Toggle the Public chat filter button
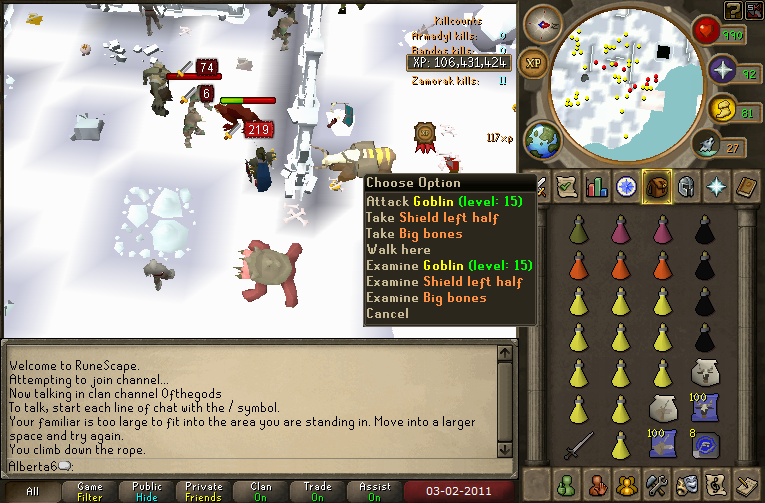 click(147, 492)
